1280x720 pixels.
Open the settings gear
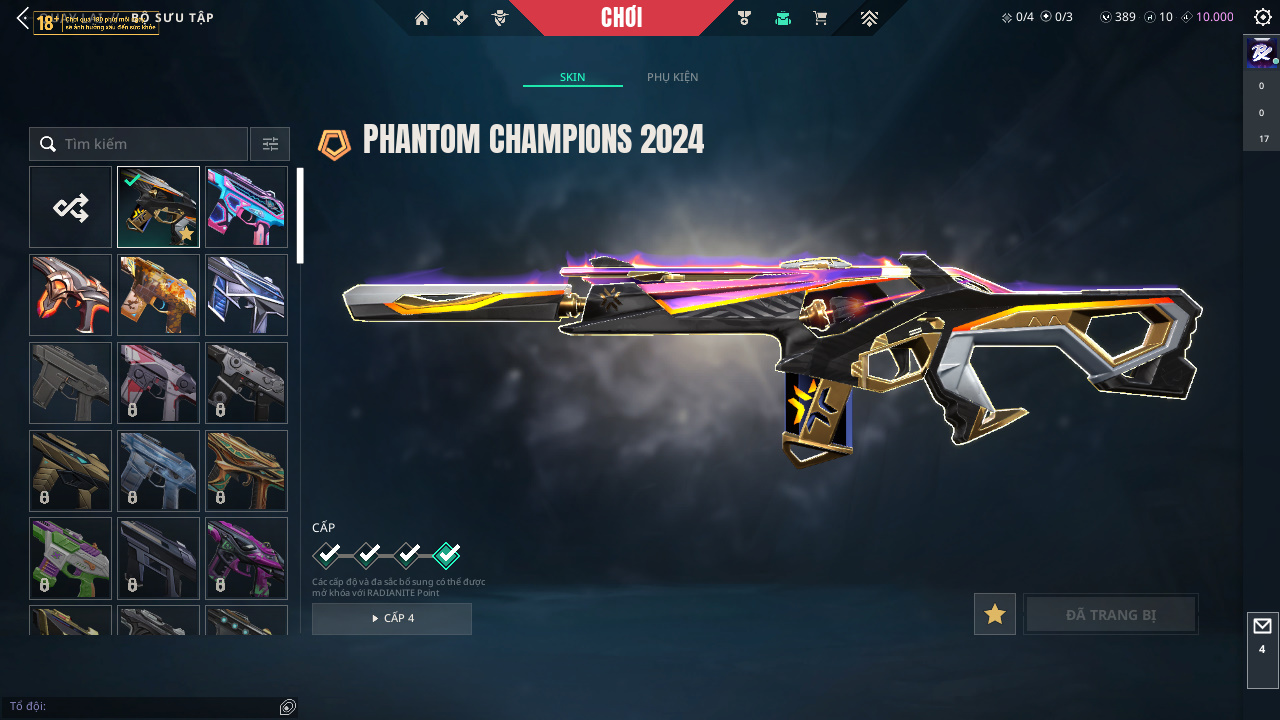[1262, 17]
